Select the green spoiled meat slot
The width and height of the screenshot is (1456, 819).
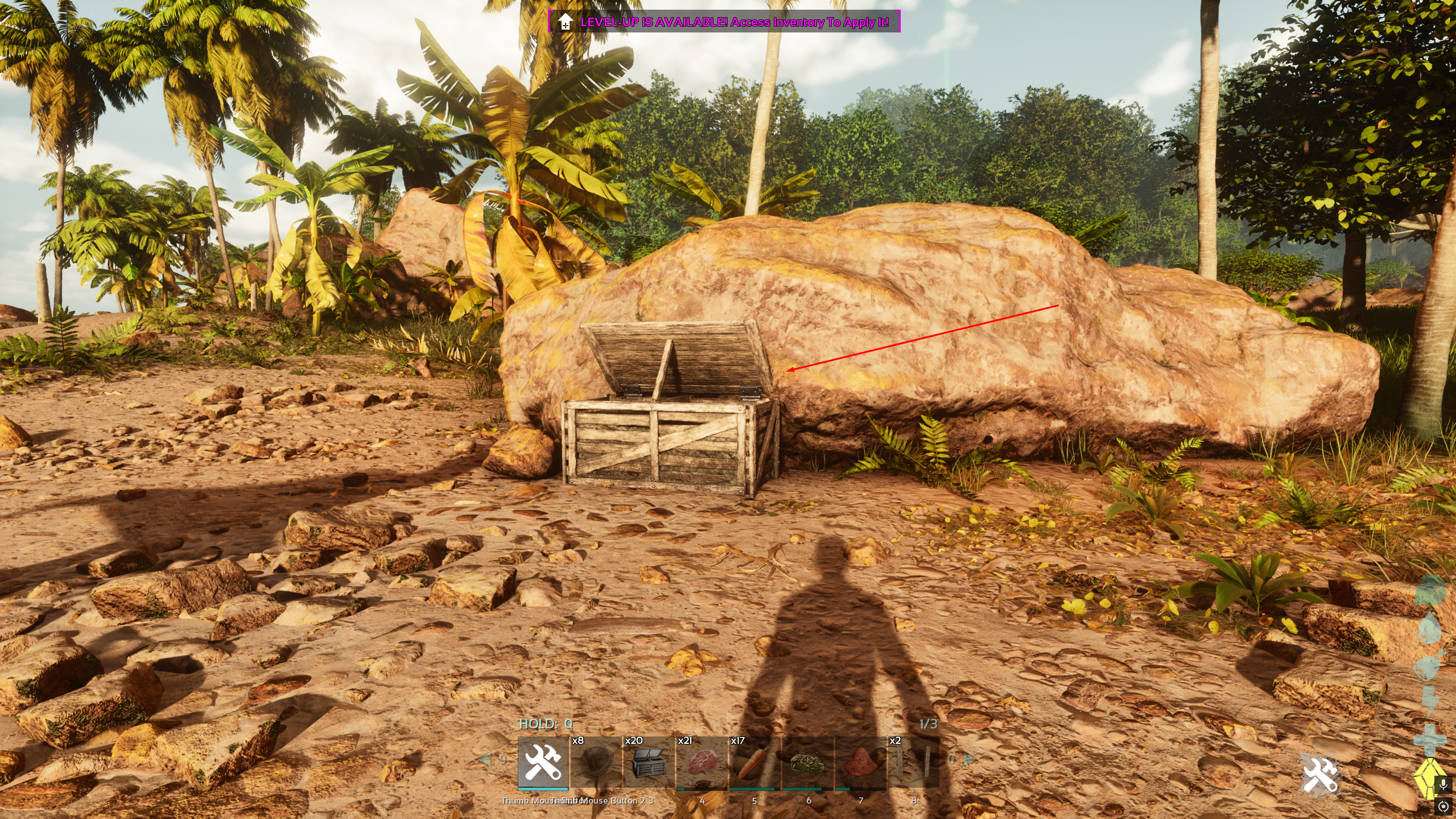point(807,762)
